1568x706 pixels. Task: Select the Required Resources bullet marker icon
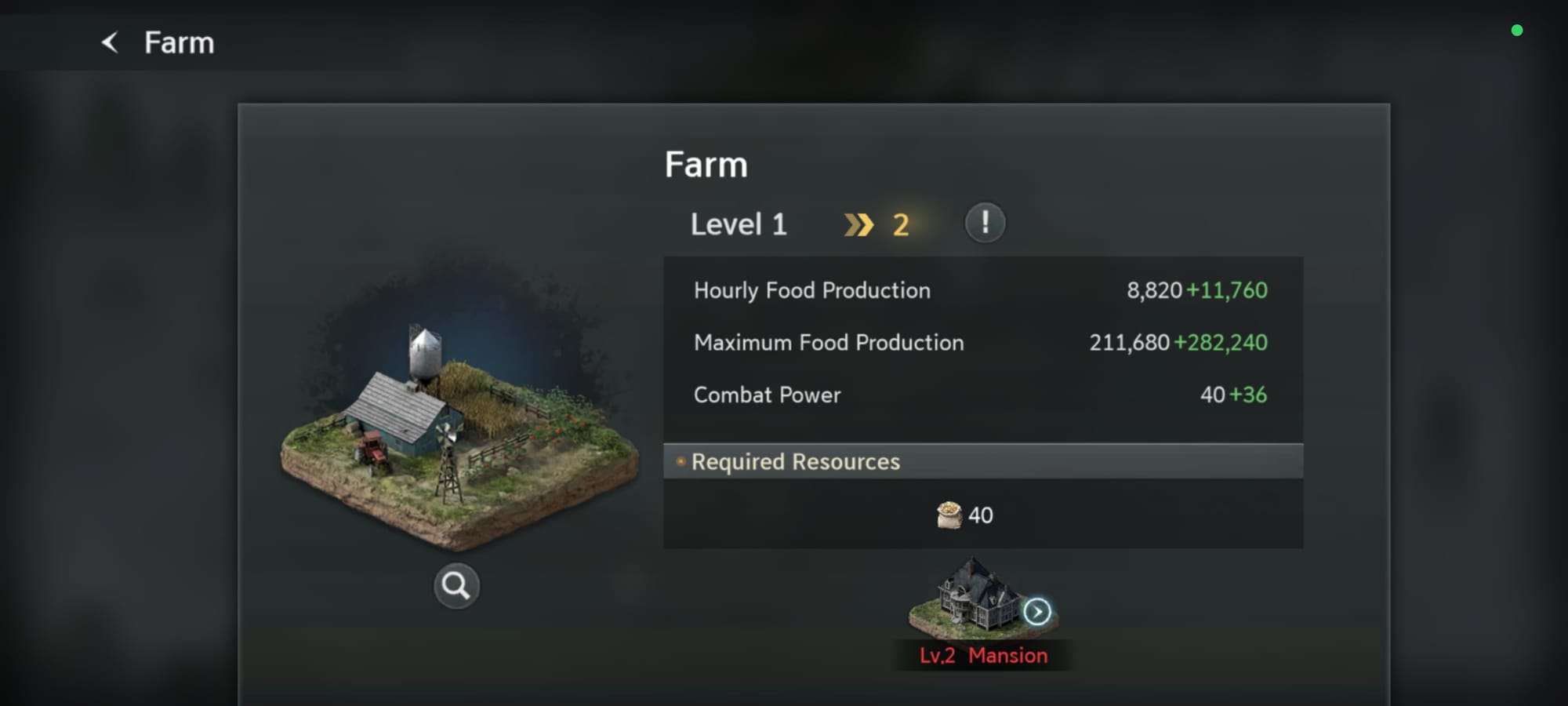[x=680, y=462]
